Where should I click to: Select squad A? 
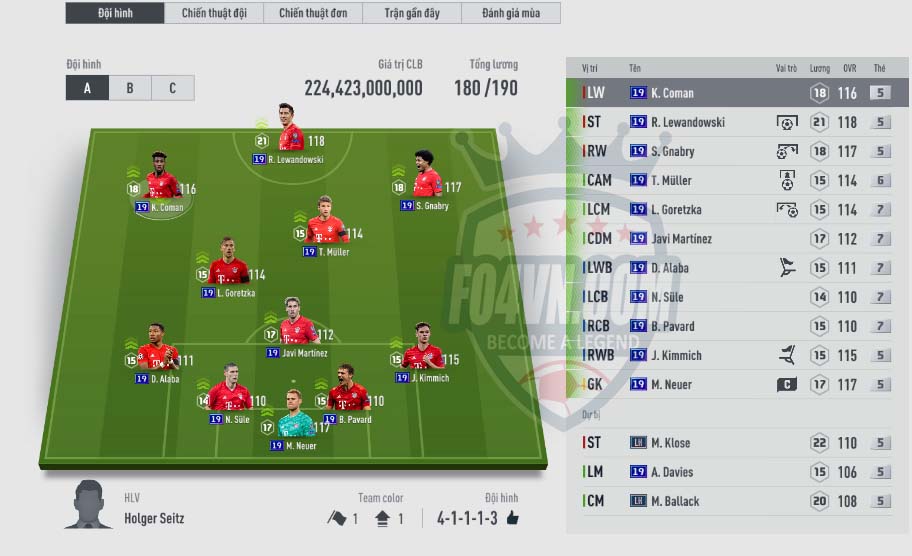87,88
